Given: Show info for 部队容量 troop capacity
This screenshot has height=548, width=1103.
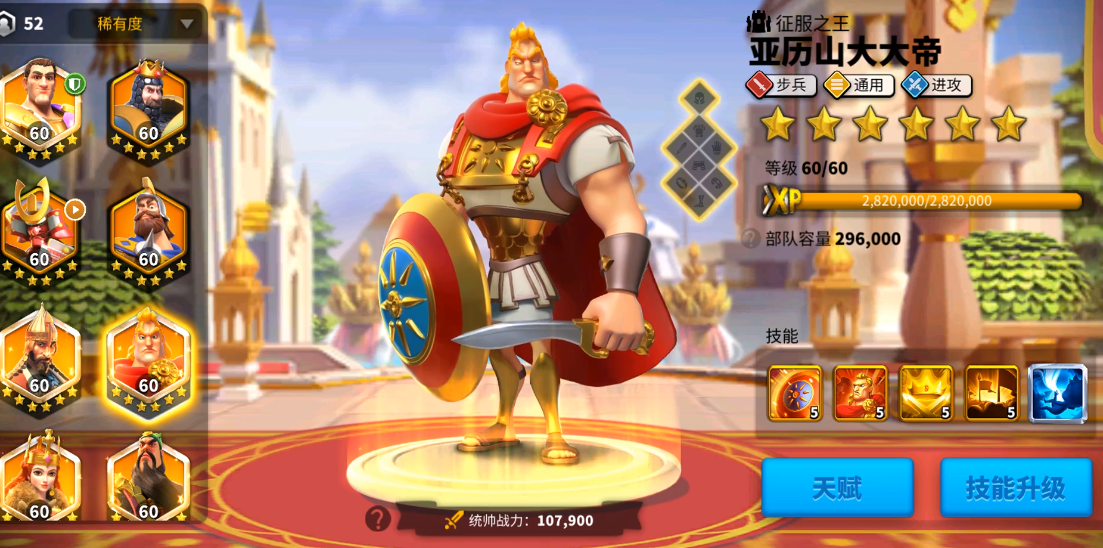Looking at the screenshot, I should [x=750, y=239].
